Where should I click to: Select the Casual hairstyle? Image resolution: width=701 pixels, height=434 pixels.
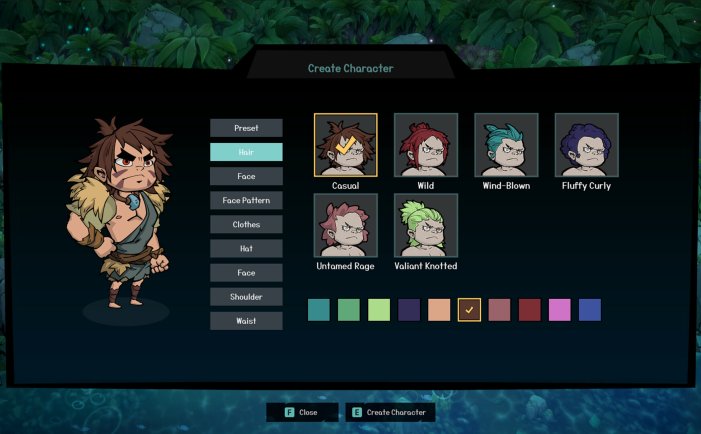click(346, 146)
